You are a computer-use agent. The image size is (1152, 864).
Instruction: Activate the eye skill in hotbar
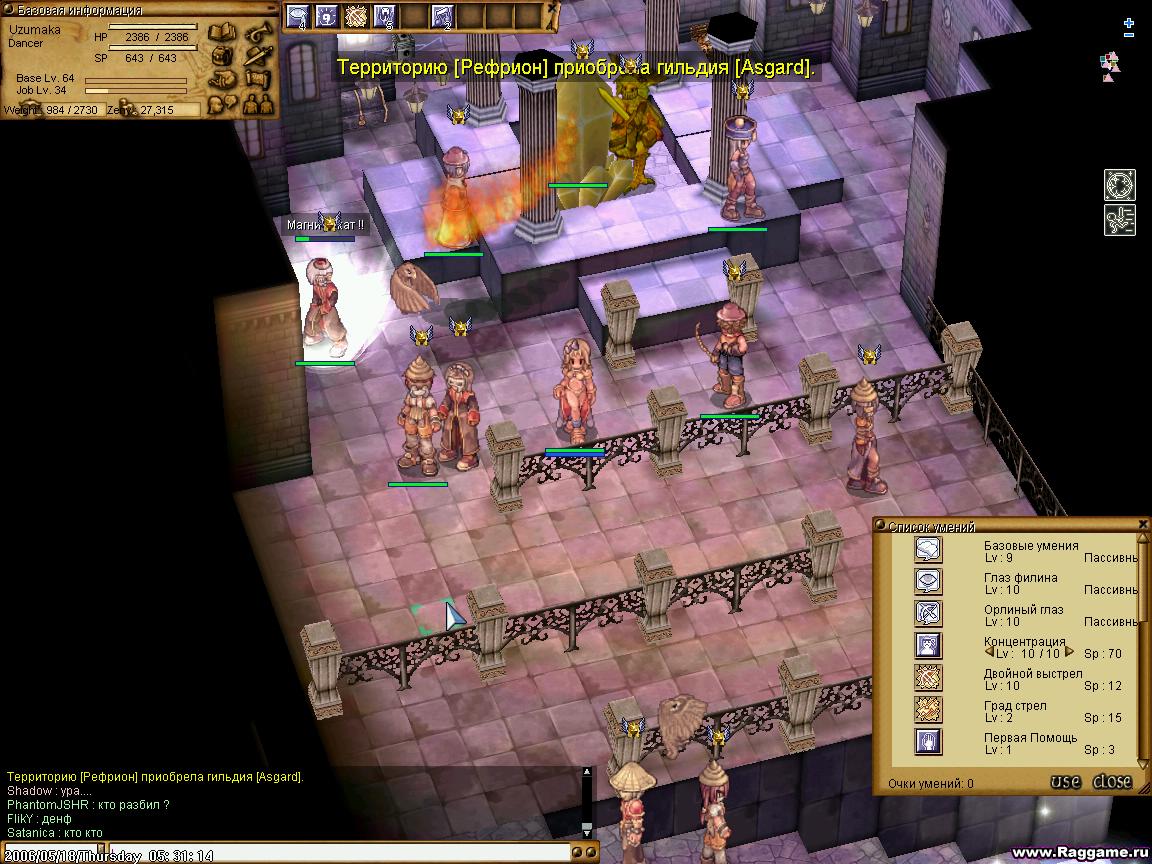tap(298, 16)
